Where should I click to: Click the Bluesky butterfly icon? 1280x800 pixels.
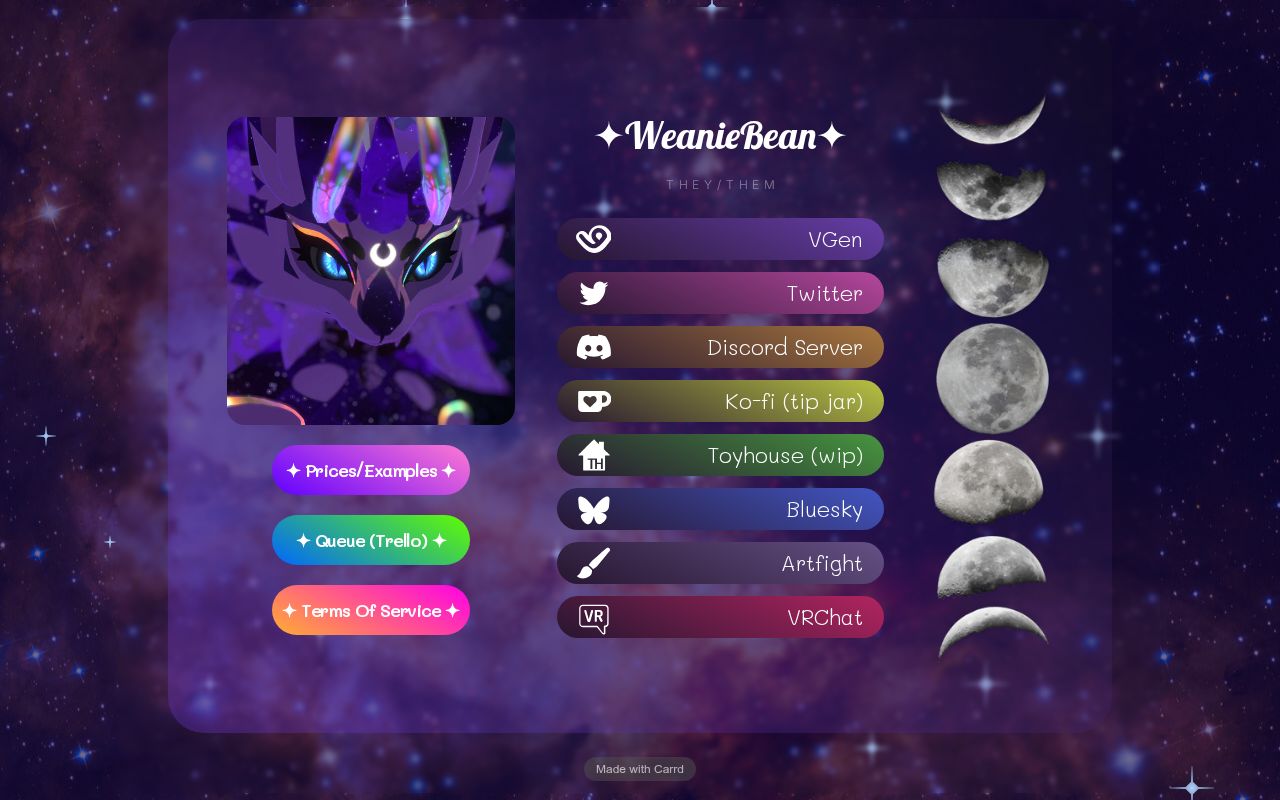point(593,509)
